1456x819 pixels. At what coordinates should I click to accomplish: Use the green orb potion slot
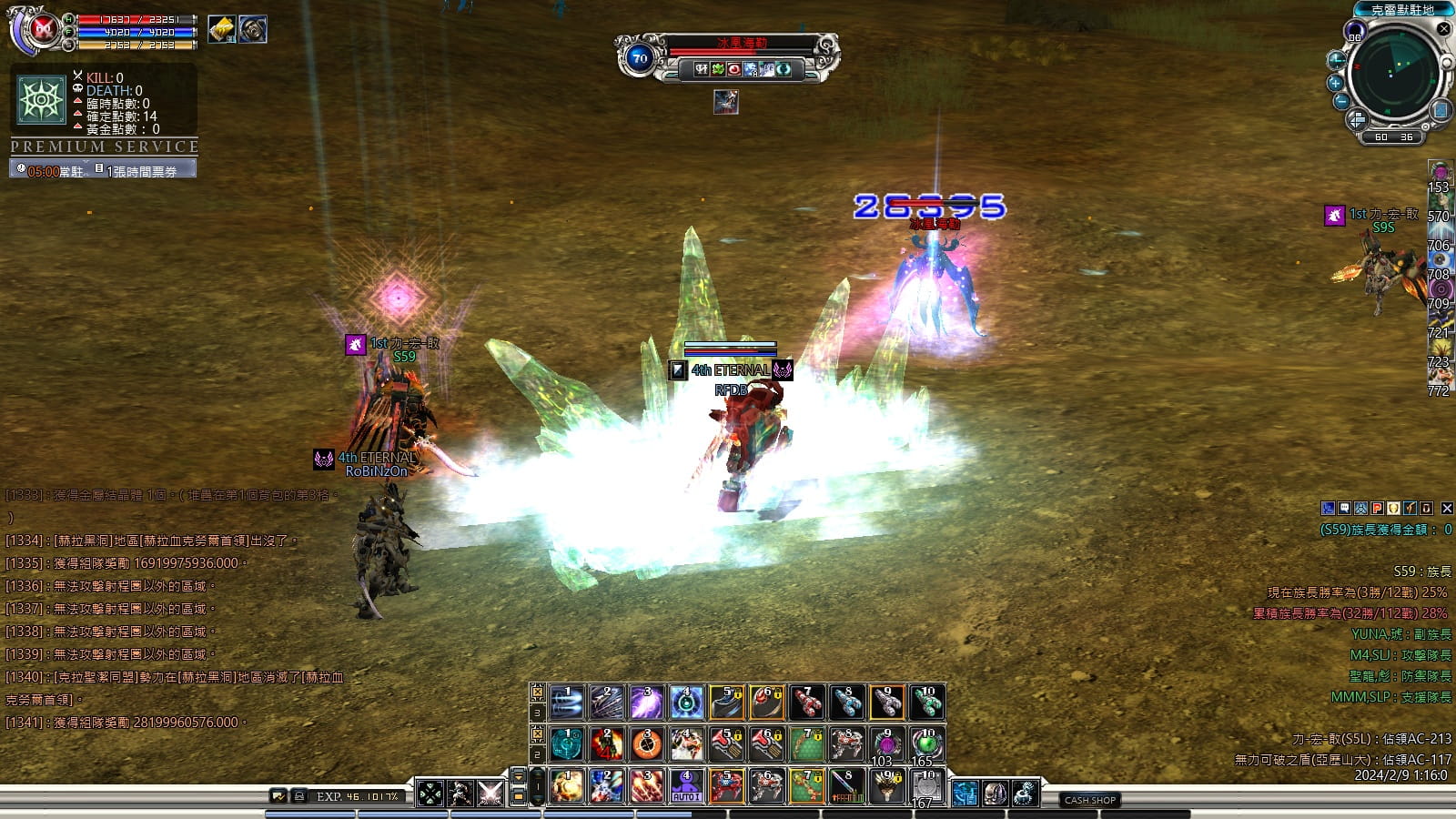(926, 744)
